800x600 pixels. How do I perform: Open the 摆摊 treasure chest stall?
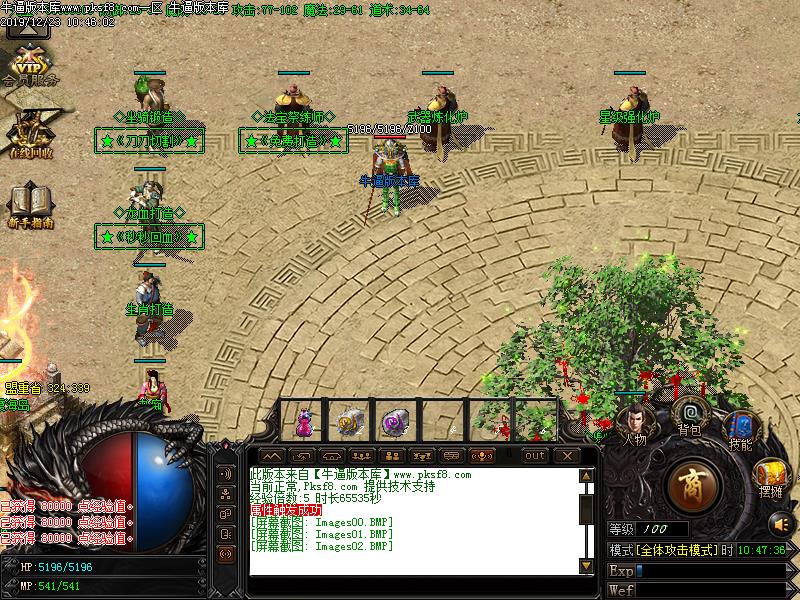point(768,475)
